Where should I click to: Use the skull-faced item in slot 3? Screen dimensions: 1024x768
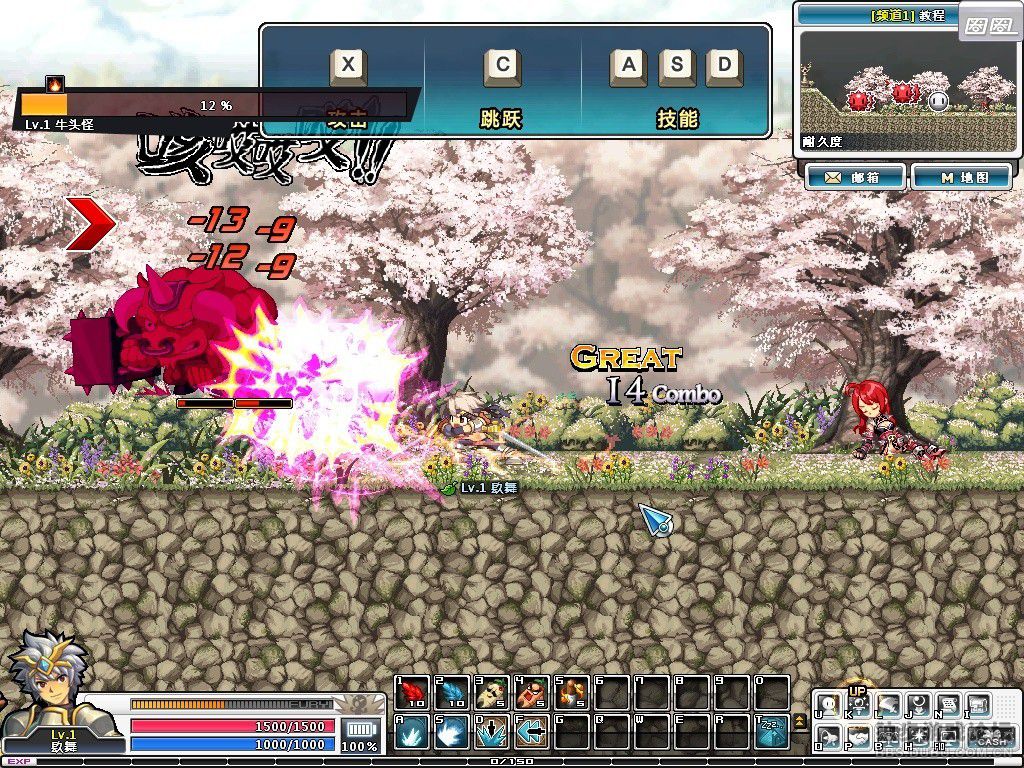point(491,692)
